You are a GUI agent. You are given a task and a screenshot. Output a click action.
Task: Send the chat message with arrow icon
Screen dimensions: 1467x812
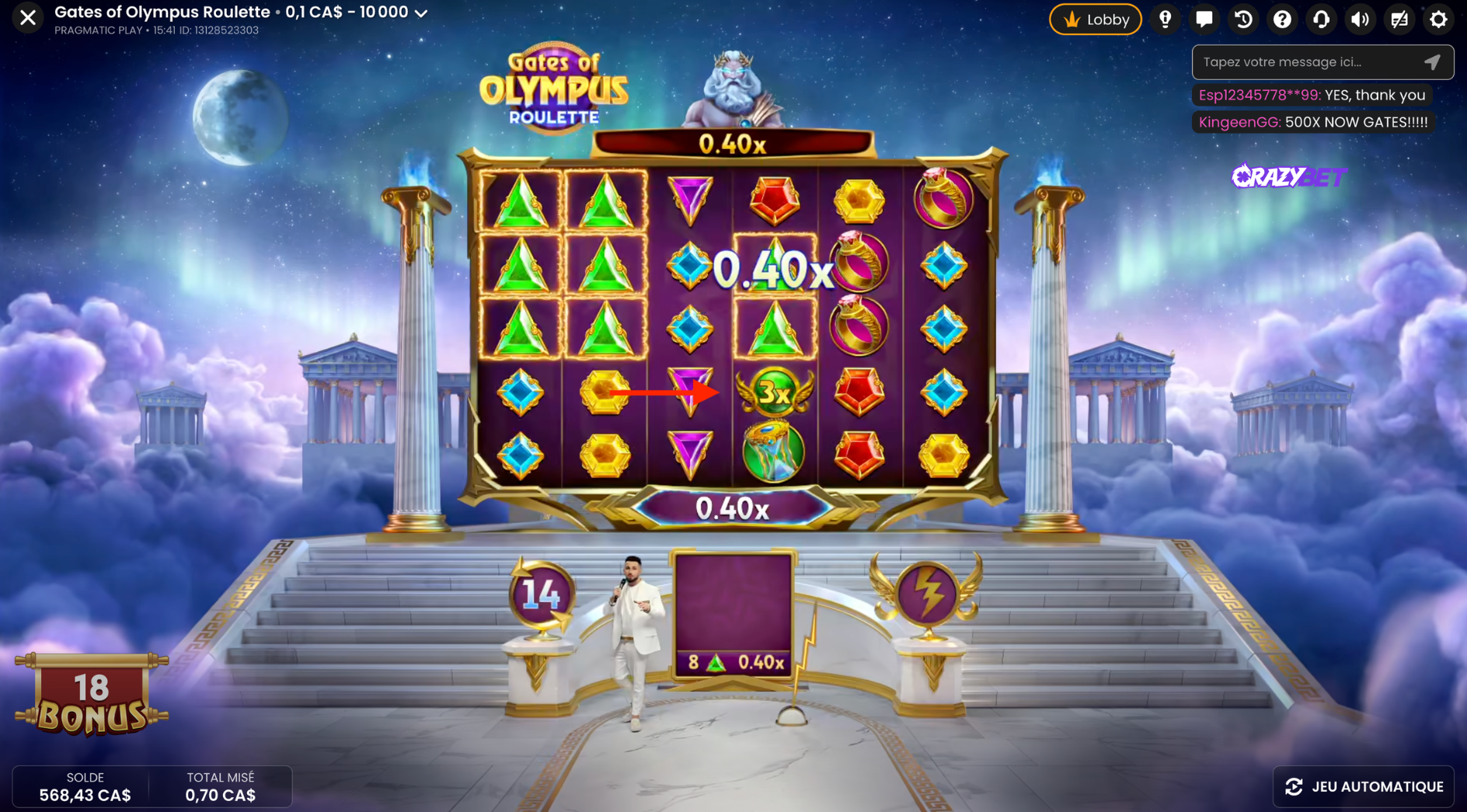(x=1432, y=62)
